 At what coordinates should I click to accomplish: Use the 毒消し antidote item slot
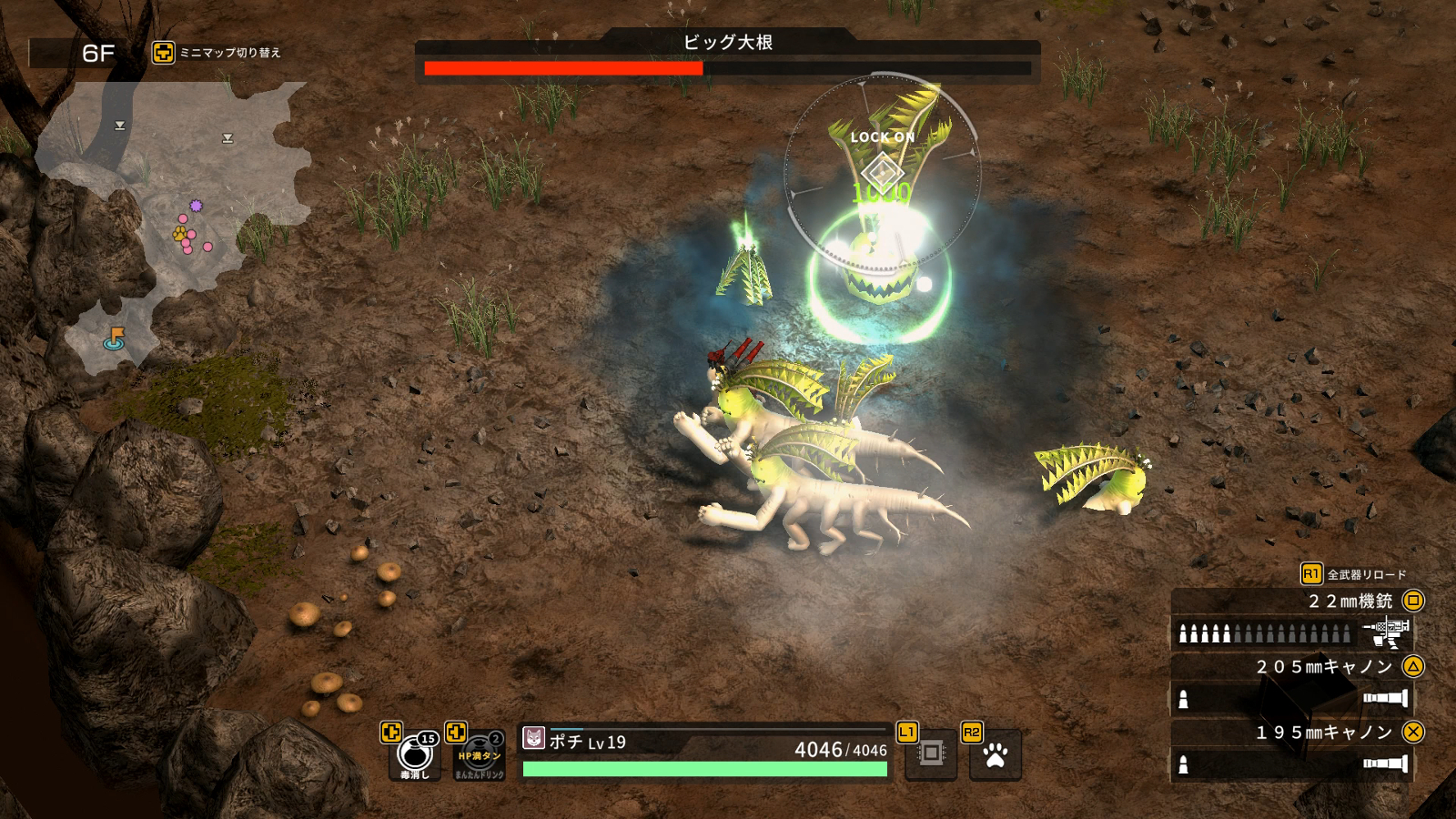click(x=415, y=755)
